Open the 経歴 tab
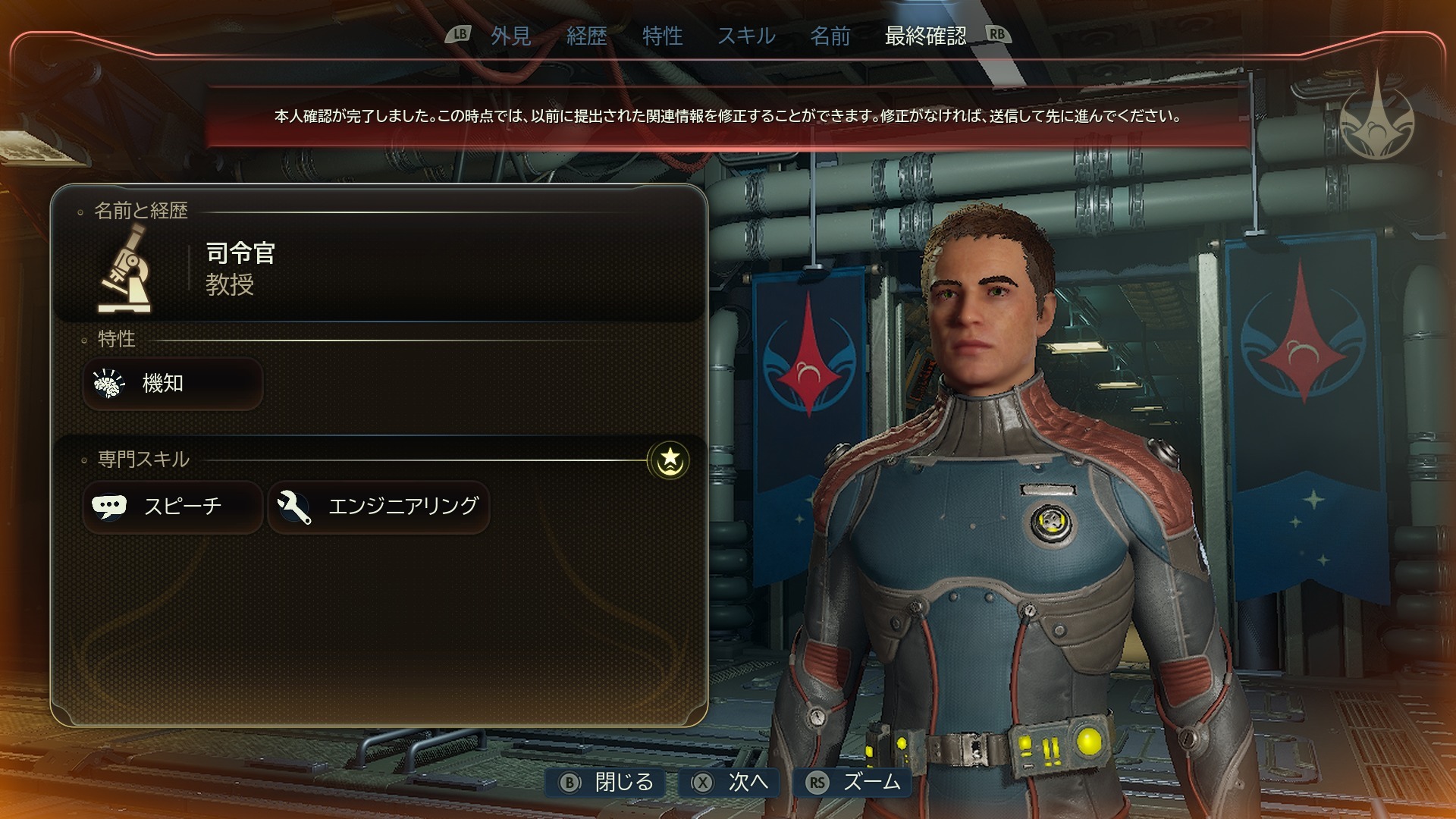 [x=586, y=36]
